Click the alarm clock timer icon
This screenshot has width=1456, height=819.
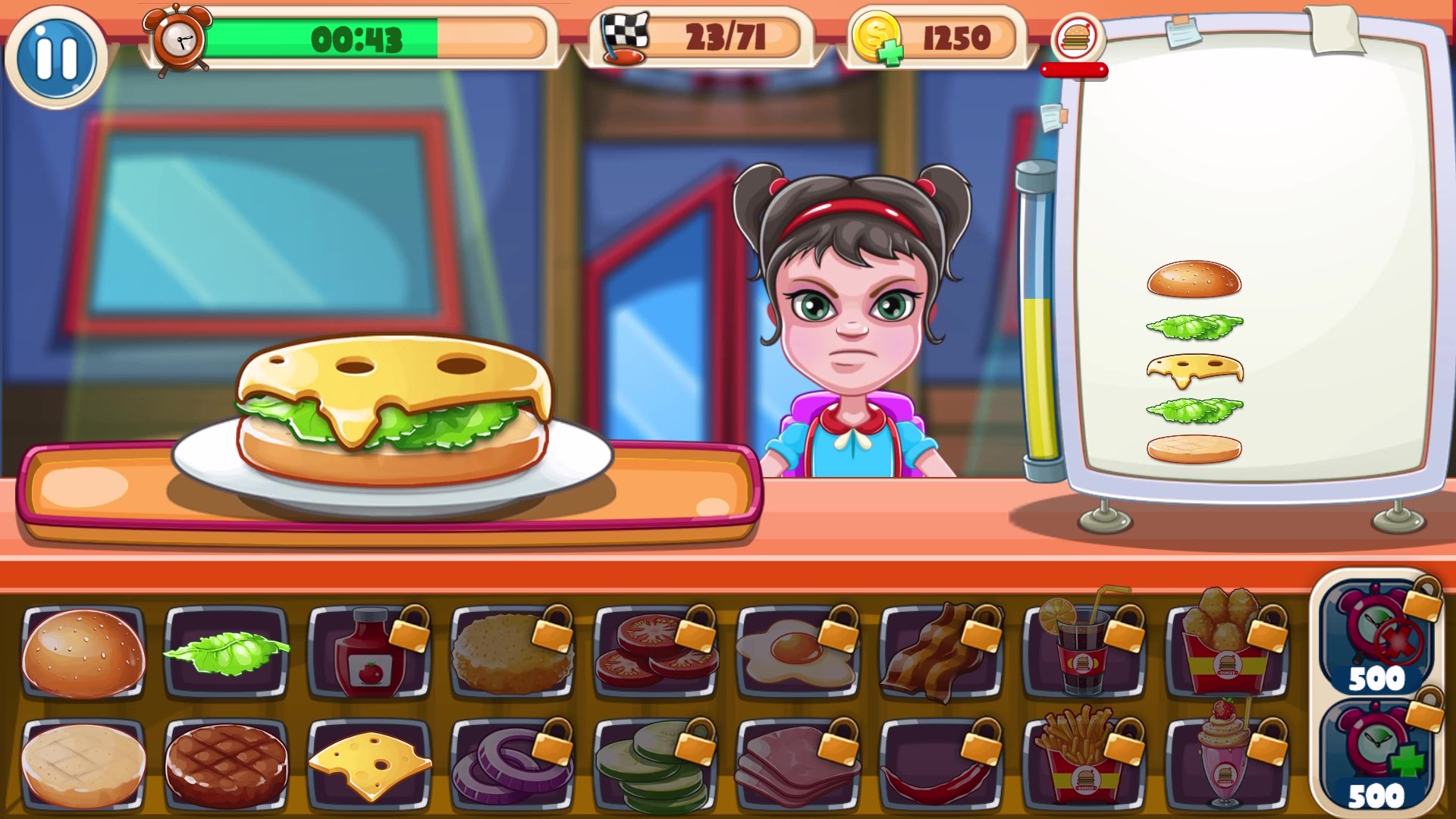(x=177, y=39)
